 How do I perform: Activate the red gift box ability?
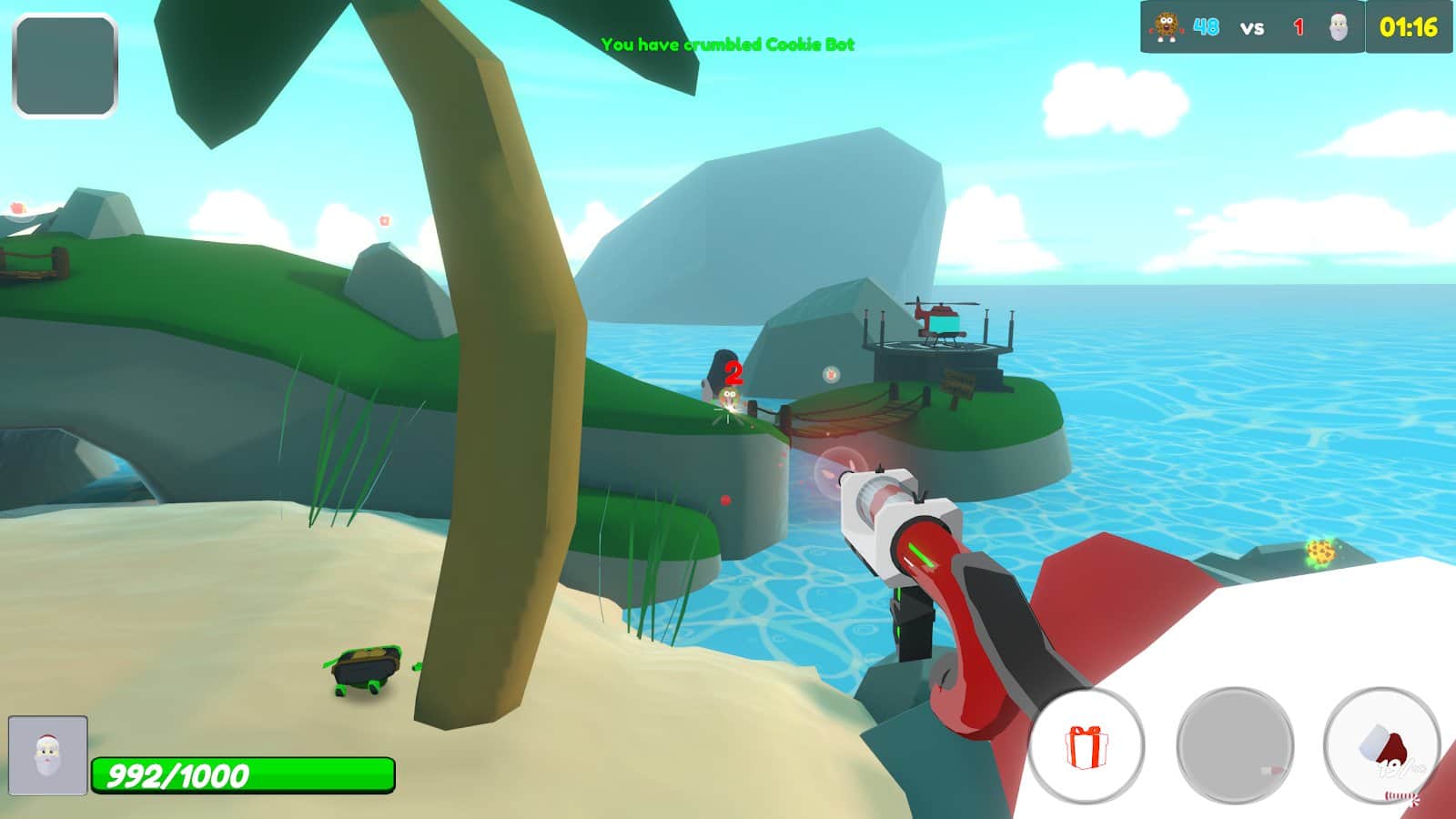click(1086, 746)
